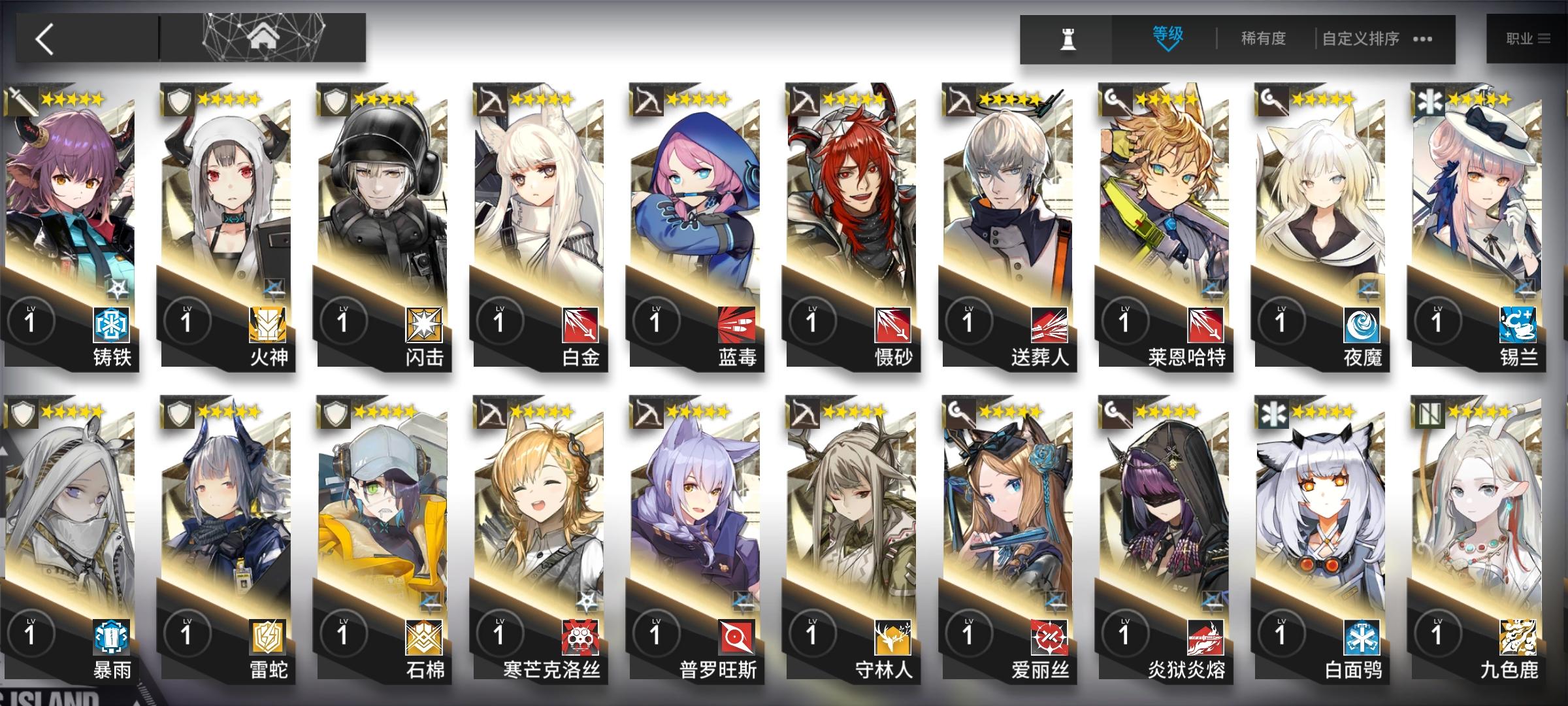Viewport: 1568px width, 706px height.
Task: Open the 职业 class filter menu
Action: [x=1529, y=38]
